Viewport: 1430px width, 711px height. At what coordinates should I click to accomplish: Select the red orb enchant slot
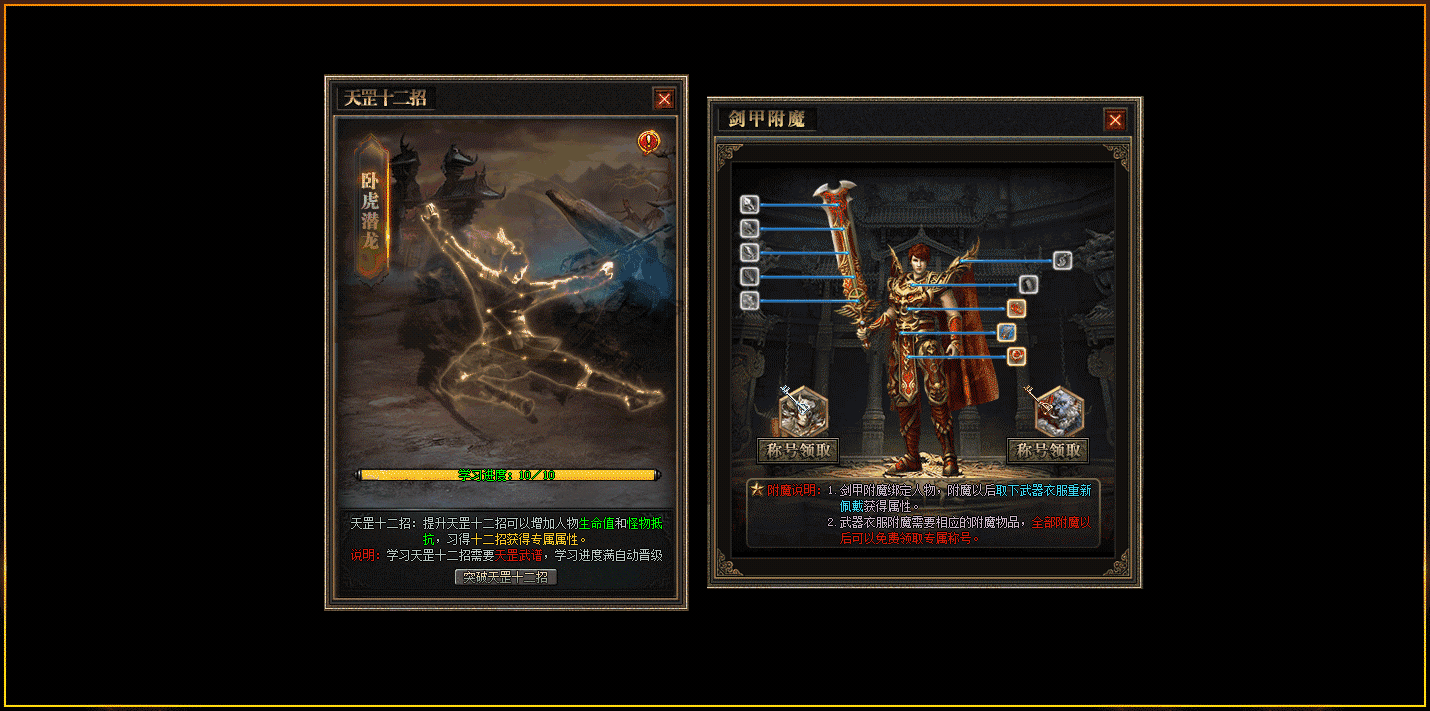(x=1016, y=356)
